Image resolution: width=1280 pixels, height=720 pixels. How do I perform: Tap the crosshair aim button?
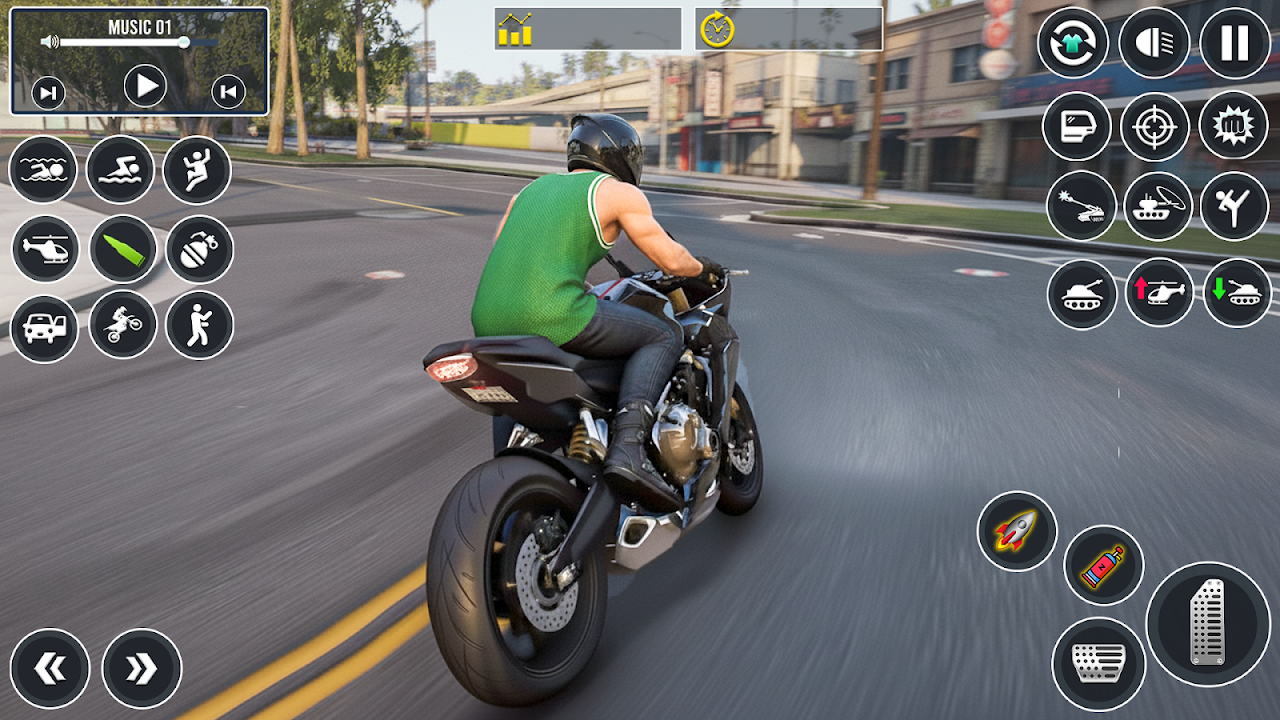1154,127
